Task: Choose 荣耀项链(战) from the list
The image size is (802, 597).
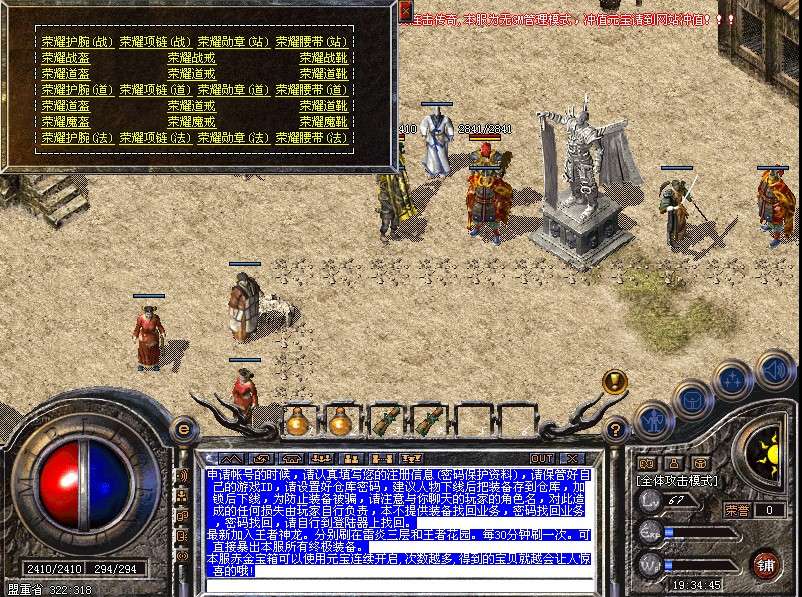Action: click(x=155, y=42)
